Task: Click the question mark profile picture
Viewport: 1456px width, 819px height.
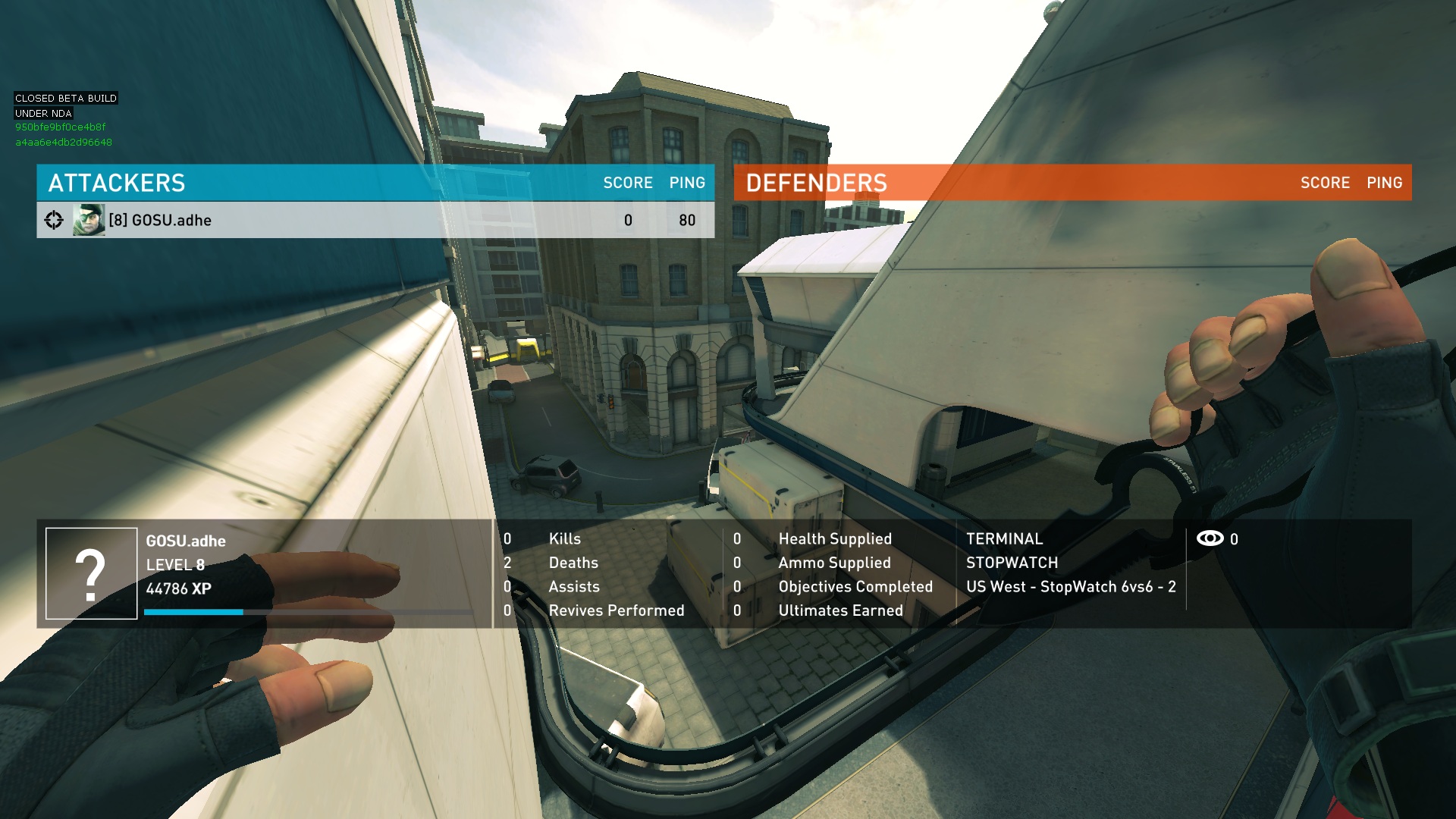Action: 91,573
